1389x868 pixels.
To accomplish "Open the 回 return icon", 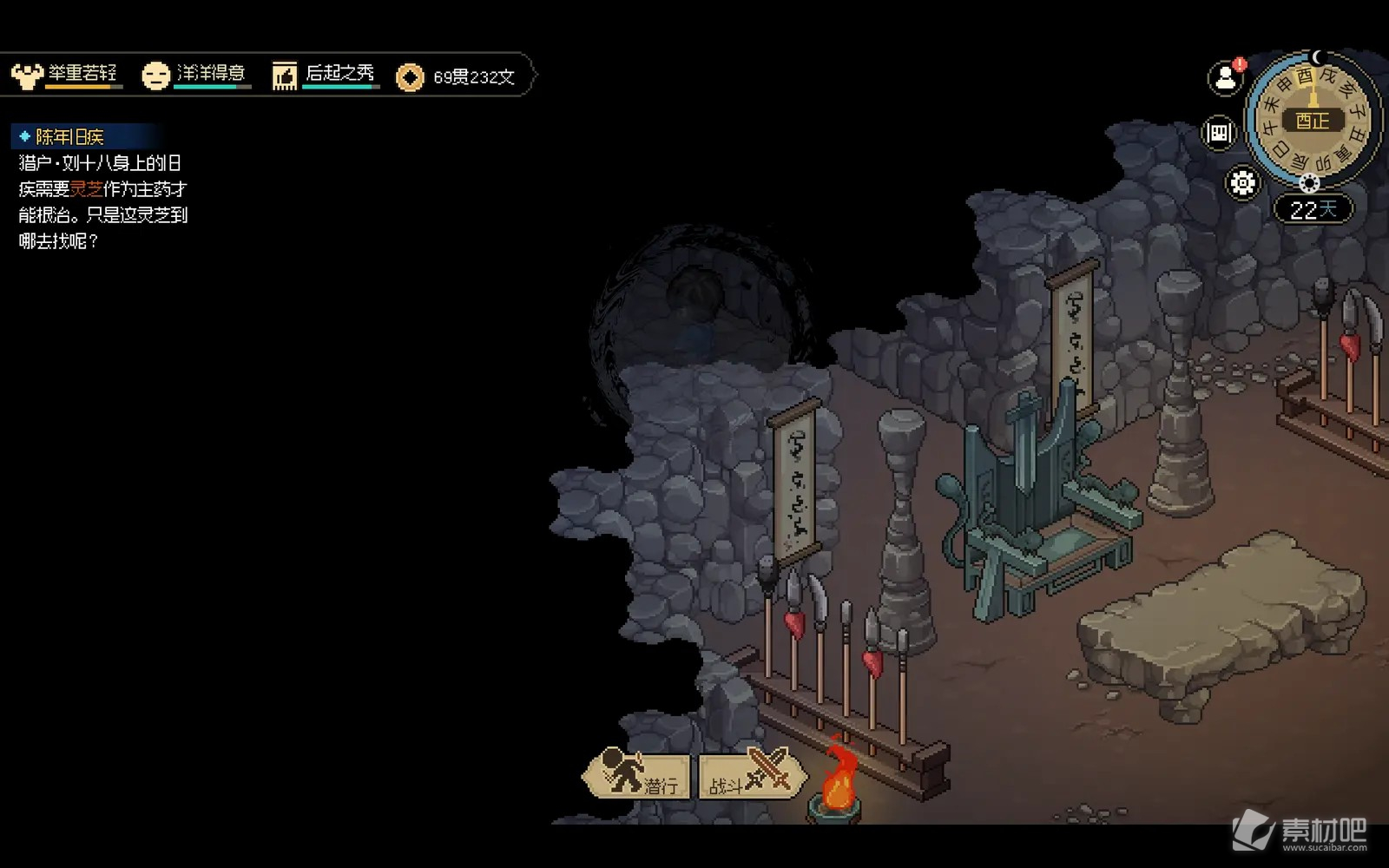I will (x=1219, y=133).
